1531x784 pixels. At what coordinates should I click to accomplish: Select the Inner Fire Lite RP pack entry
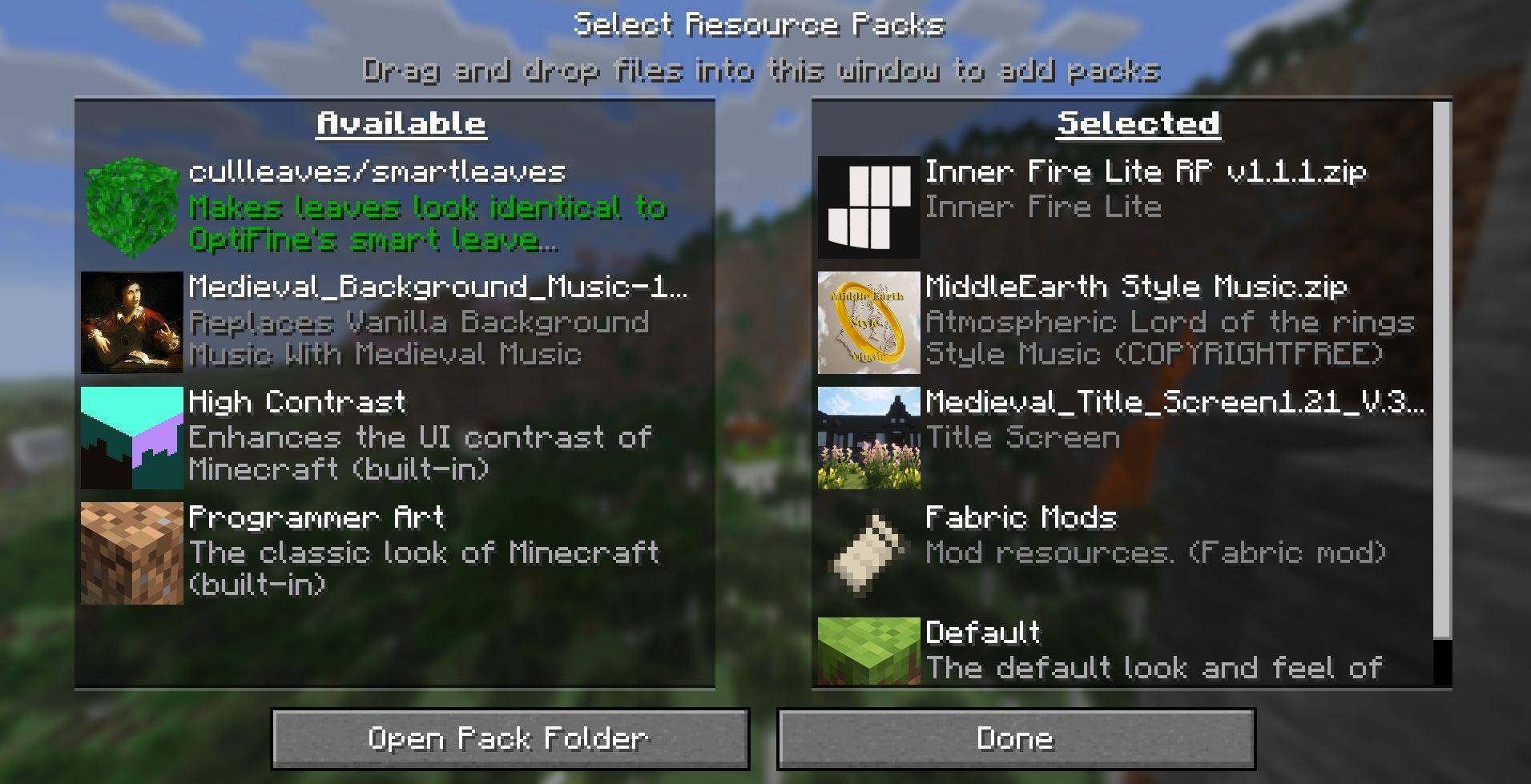(x=1122, y=207)
